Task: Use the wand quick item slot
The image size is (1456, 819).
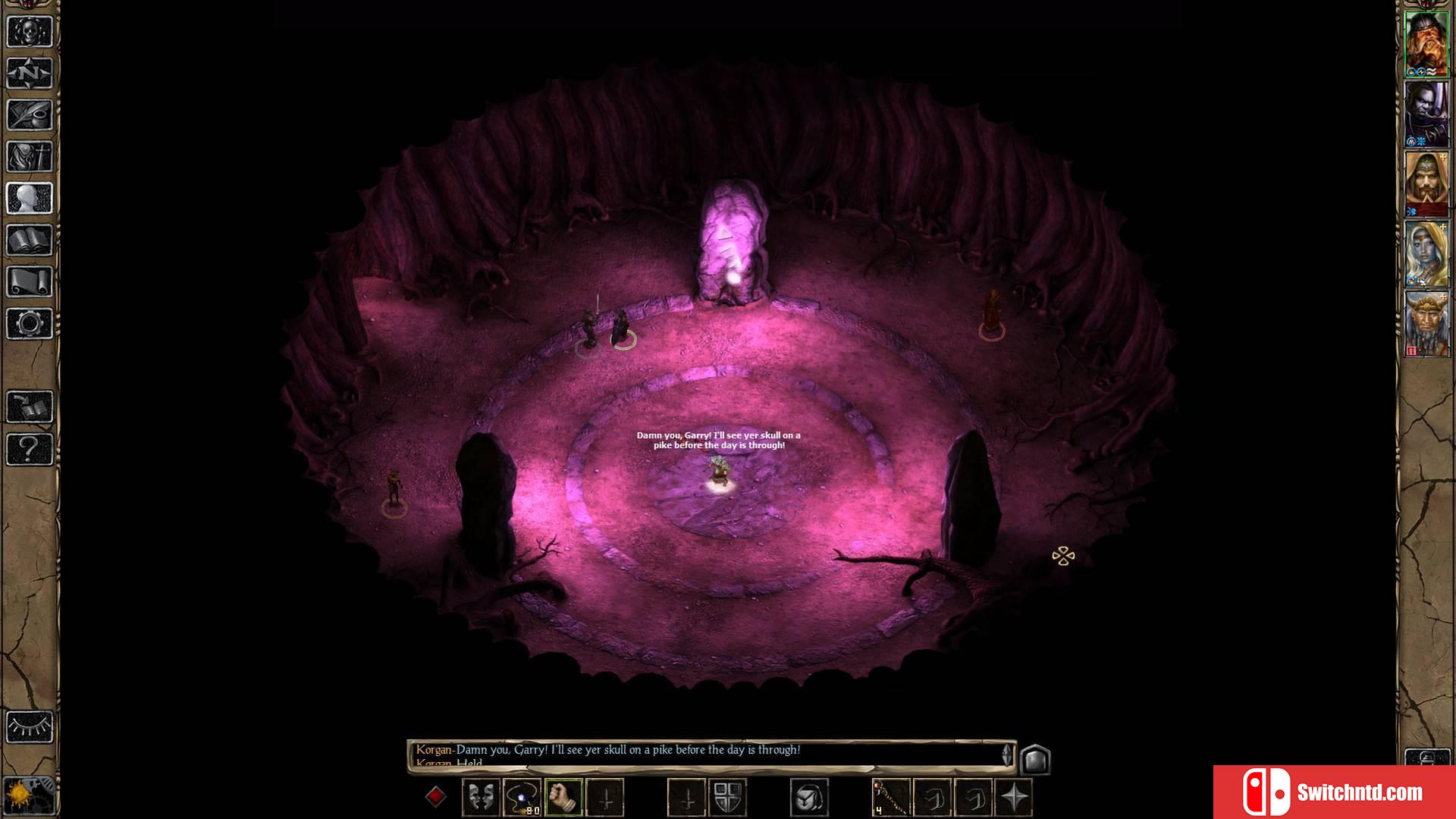Action: [x=890, y=798]
